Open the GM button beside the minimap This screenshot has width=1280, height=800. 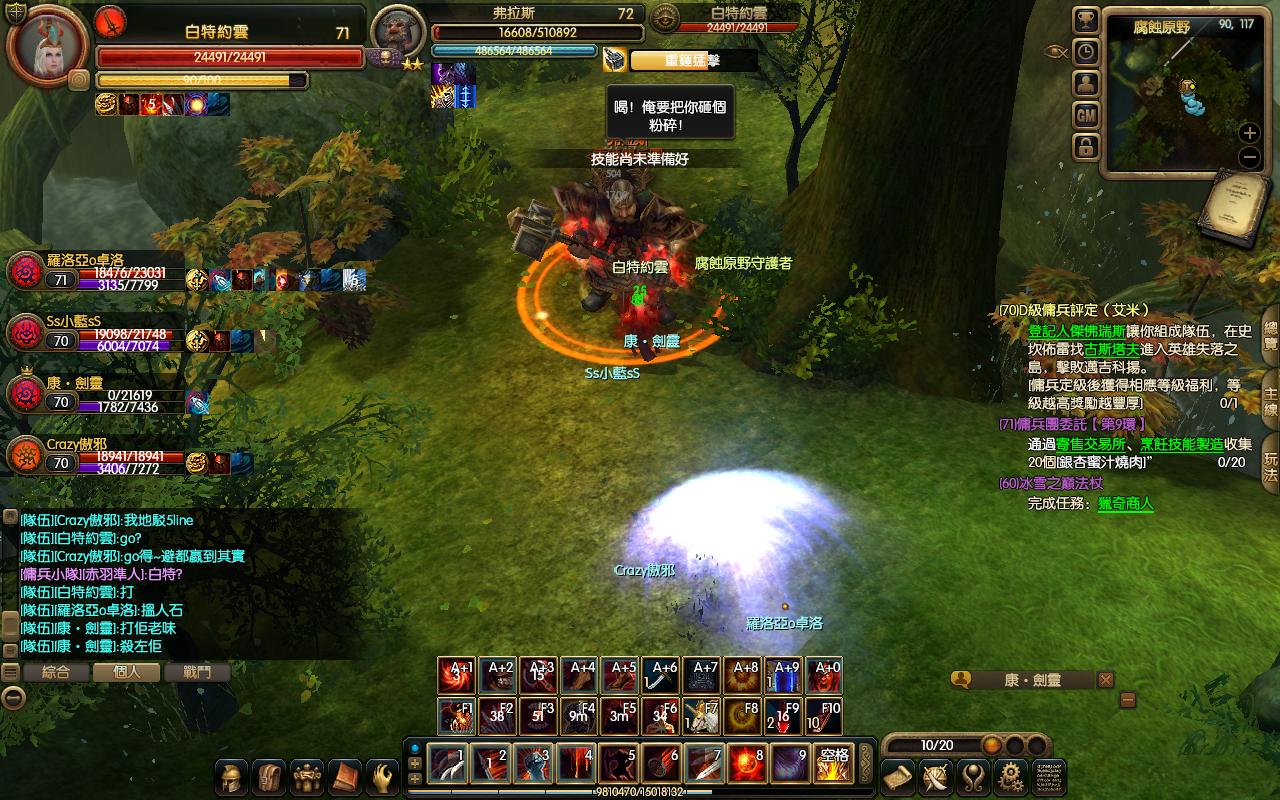click(1086, 116)
